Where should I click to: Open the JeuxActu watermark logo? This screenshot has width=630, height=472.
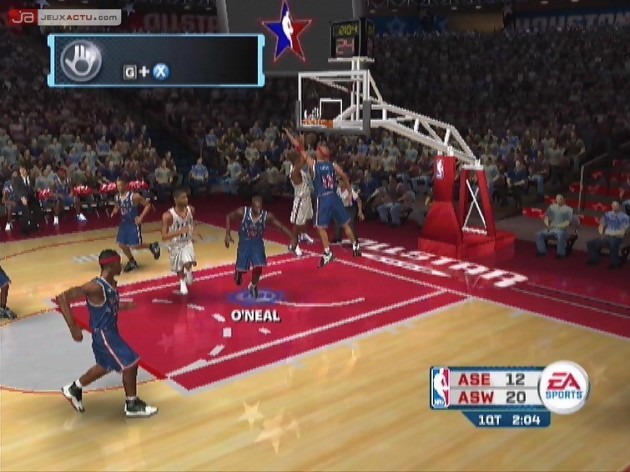pos(65,17)
